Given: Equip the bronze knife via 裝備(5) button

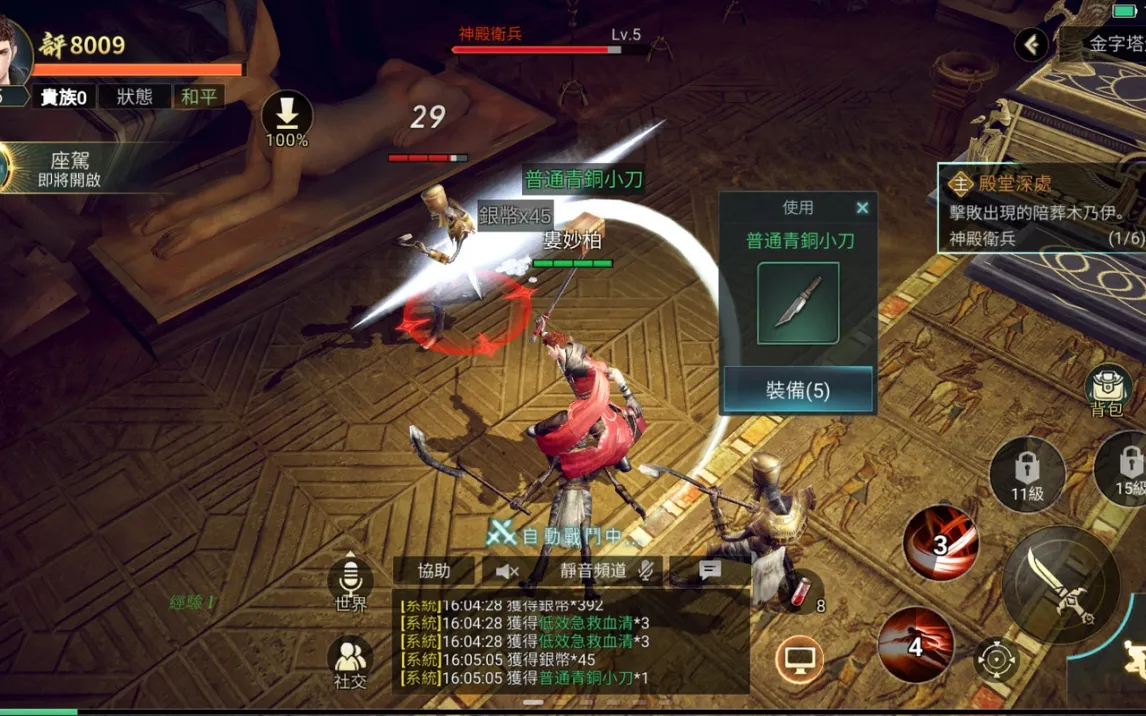Looking at the screenshot, I should tap(798, 390).
